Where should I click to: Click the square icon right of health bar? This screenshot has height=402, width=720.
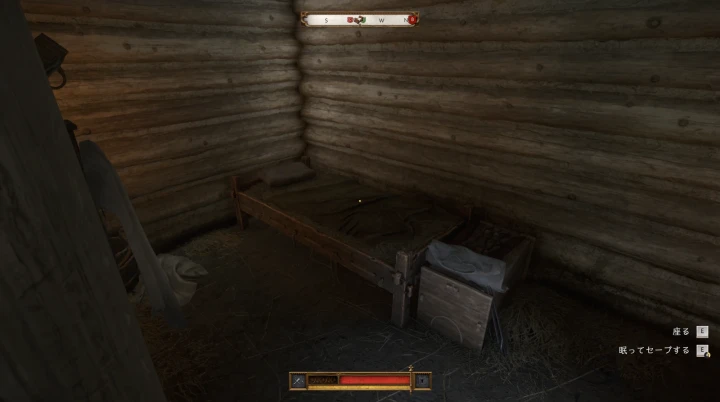point(423,380)
